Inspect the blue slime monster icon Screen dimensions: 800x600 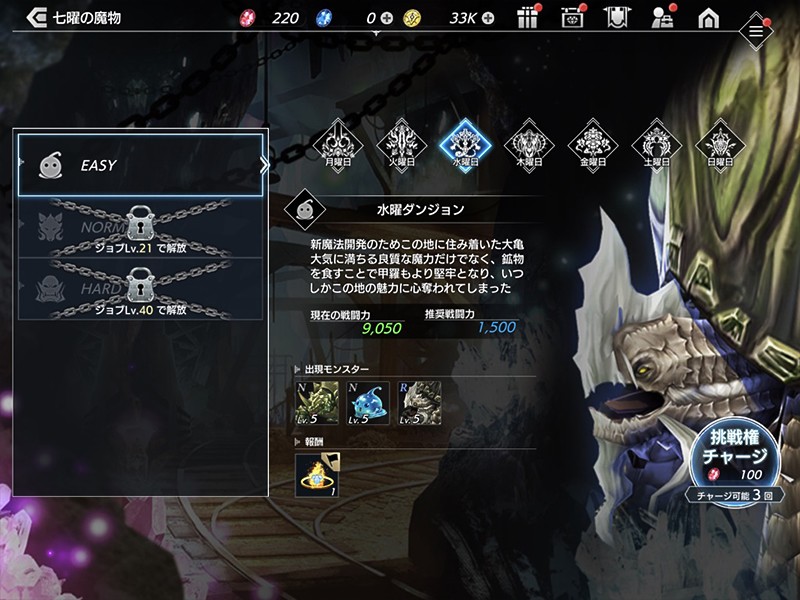pyautogui.click(x=368, y=403)
